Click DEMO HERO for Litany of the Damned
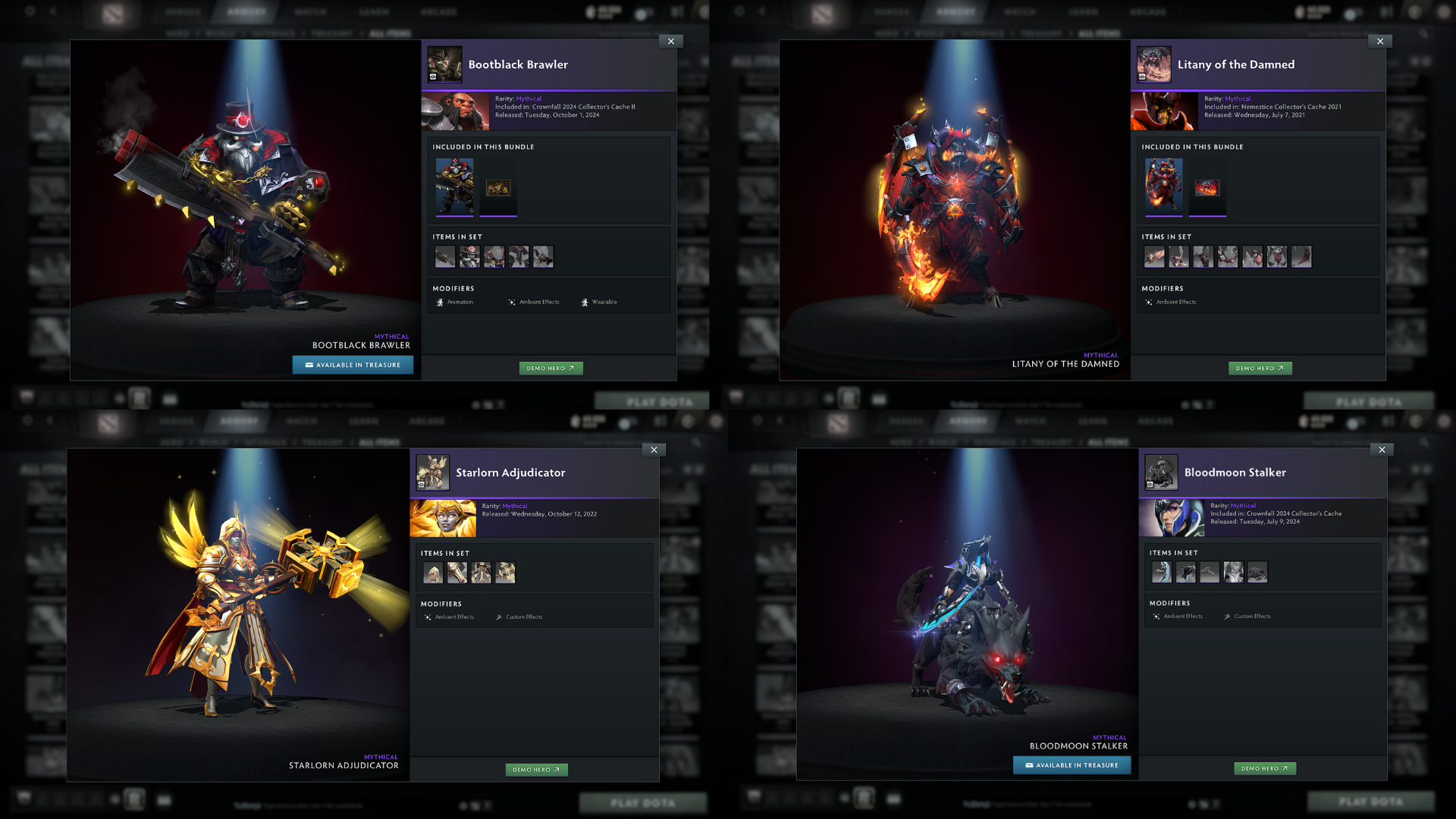 point(1260,368)
